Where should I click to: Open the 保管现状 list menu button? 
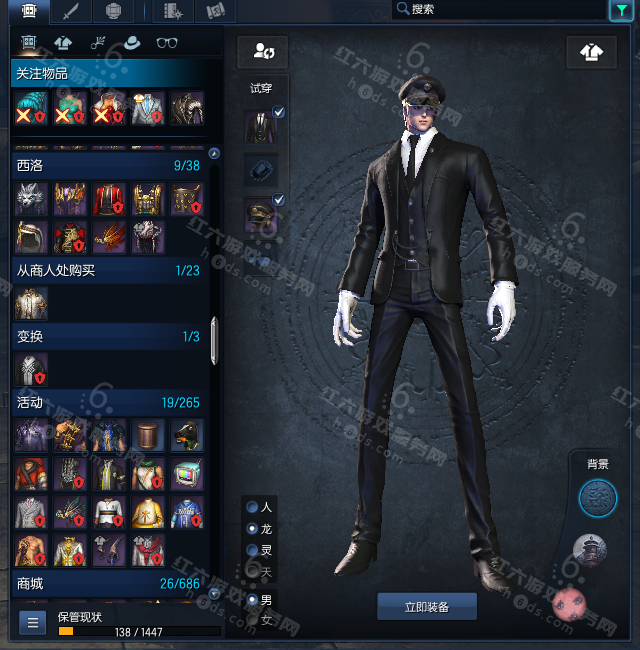tap(33, 623)
